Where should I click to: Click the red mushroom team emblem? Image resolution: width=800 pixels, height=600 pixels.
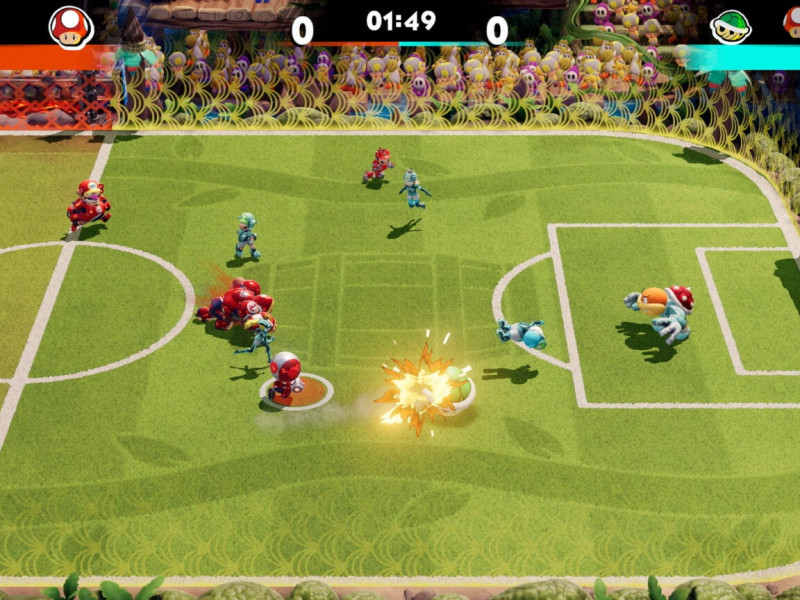pos(71,27)
